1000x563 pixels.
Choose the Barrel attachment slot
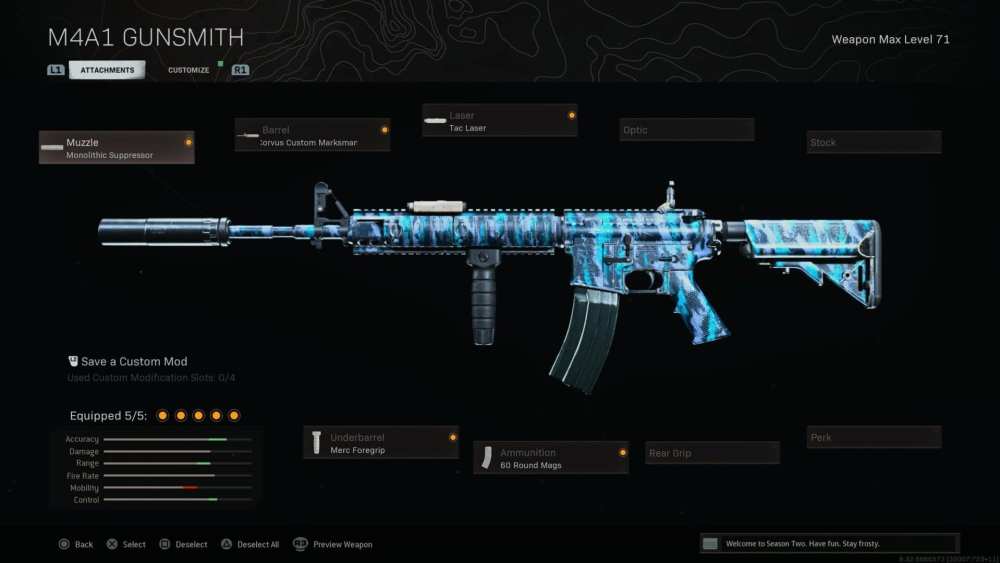tap(313, 135)
